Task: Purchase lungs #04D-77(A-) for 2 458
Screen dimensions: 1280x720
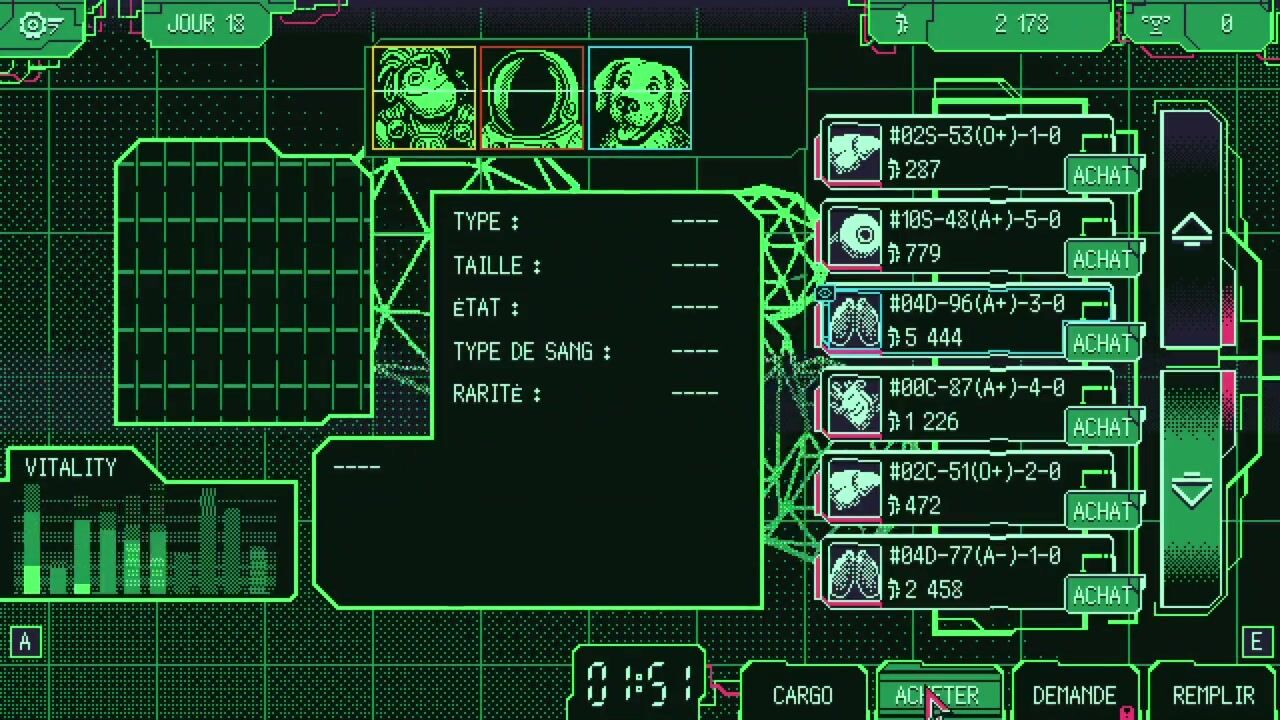Action: pyautogui.click(x=1102, y=595)
